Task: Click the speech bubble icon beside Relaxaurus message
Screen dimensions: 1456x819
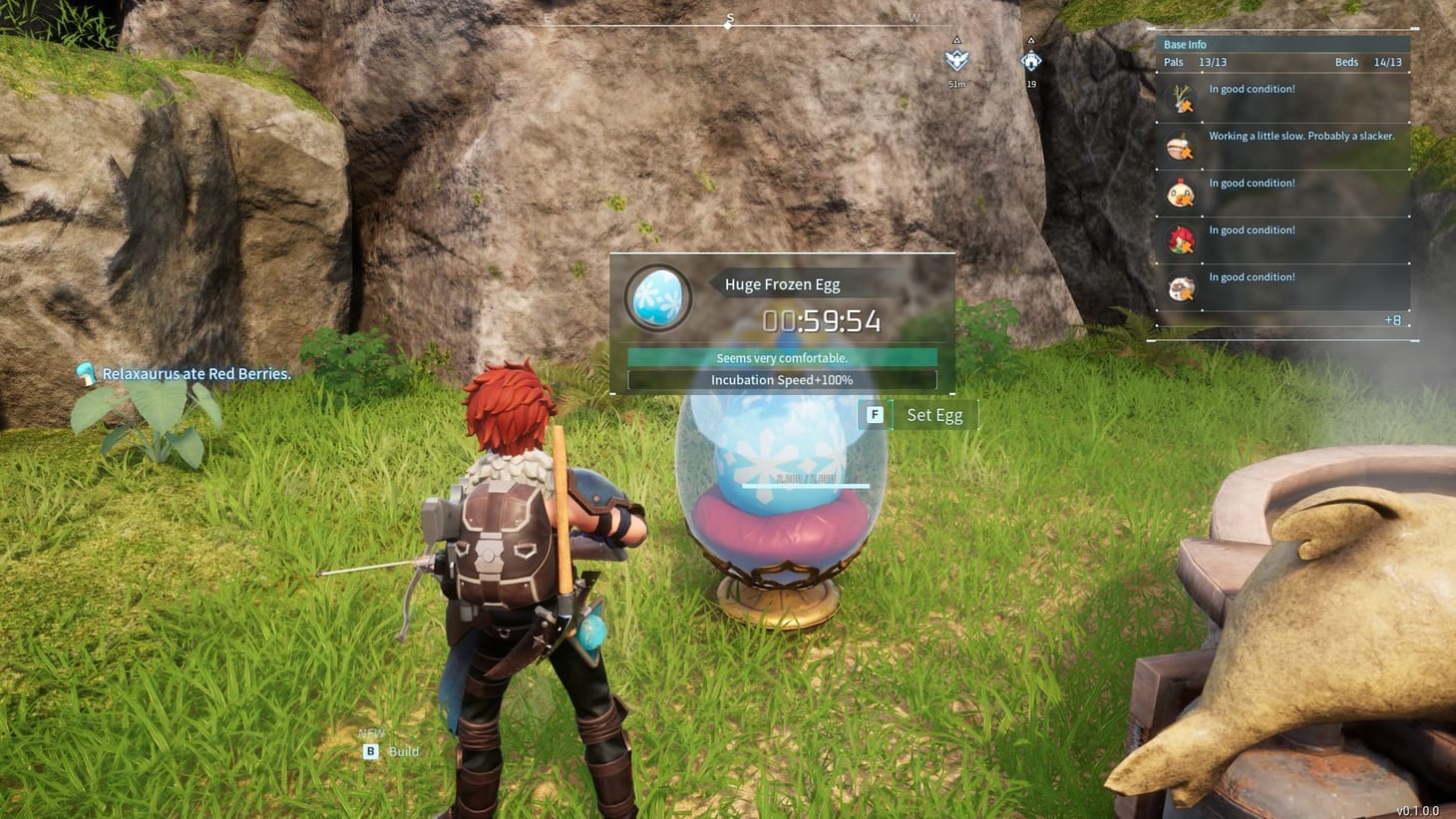Action: tap(86, 373)
